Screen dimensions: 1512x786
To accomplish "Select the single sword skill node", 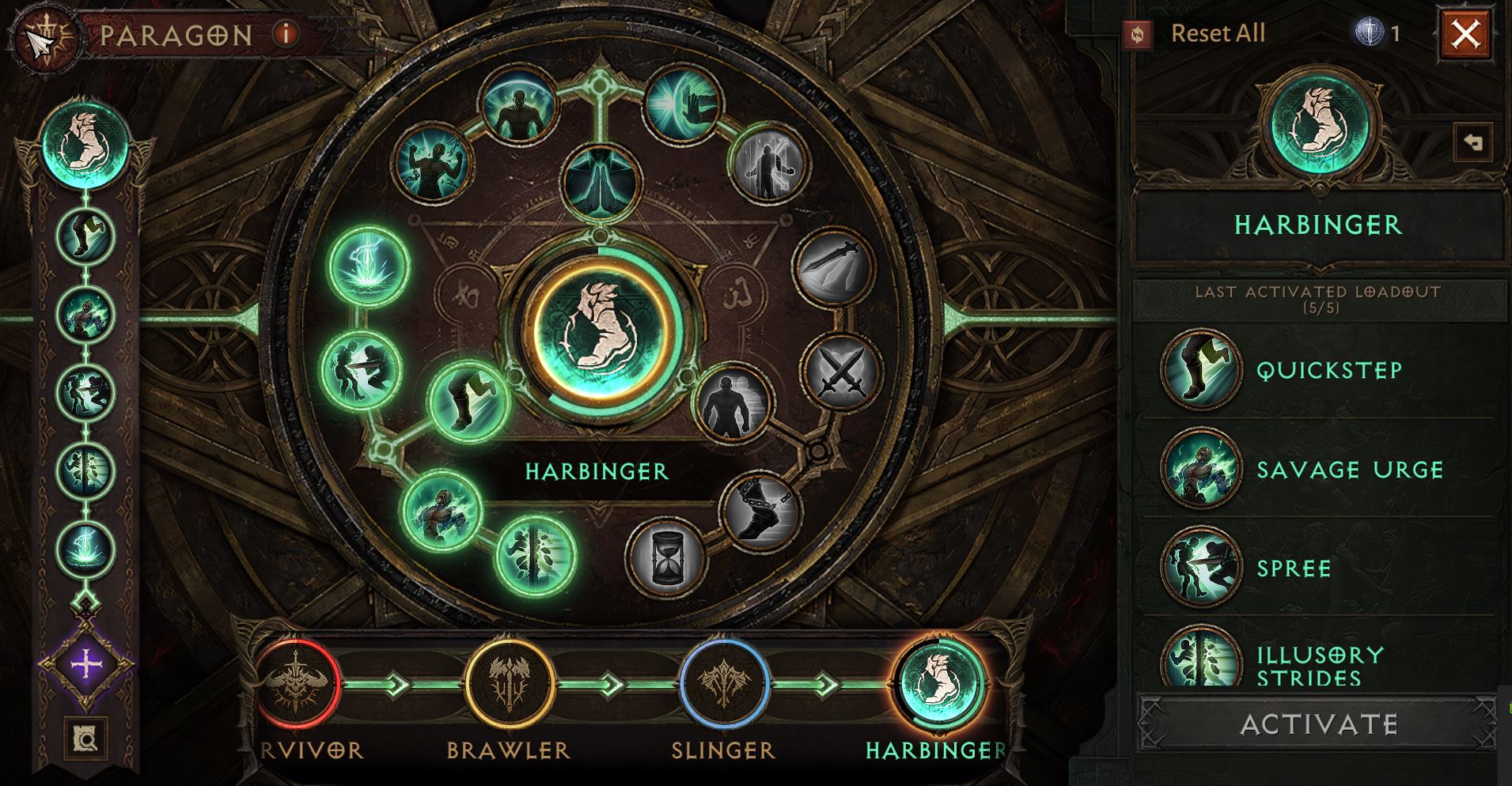I will [x=833, y=267].
